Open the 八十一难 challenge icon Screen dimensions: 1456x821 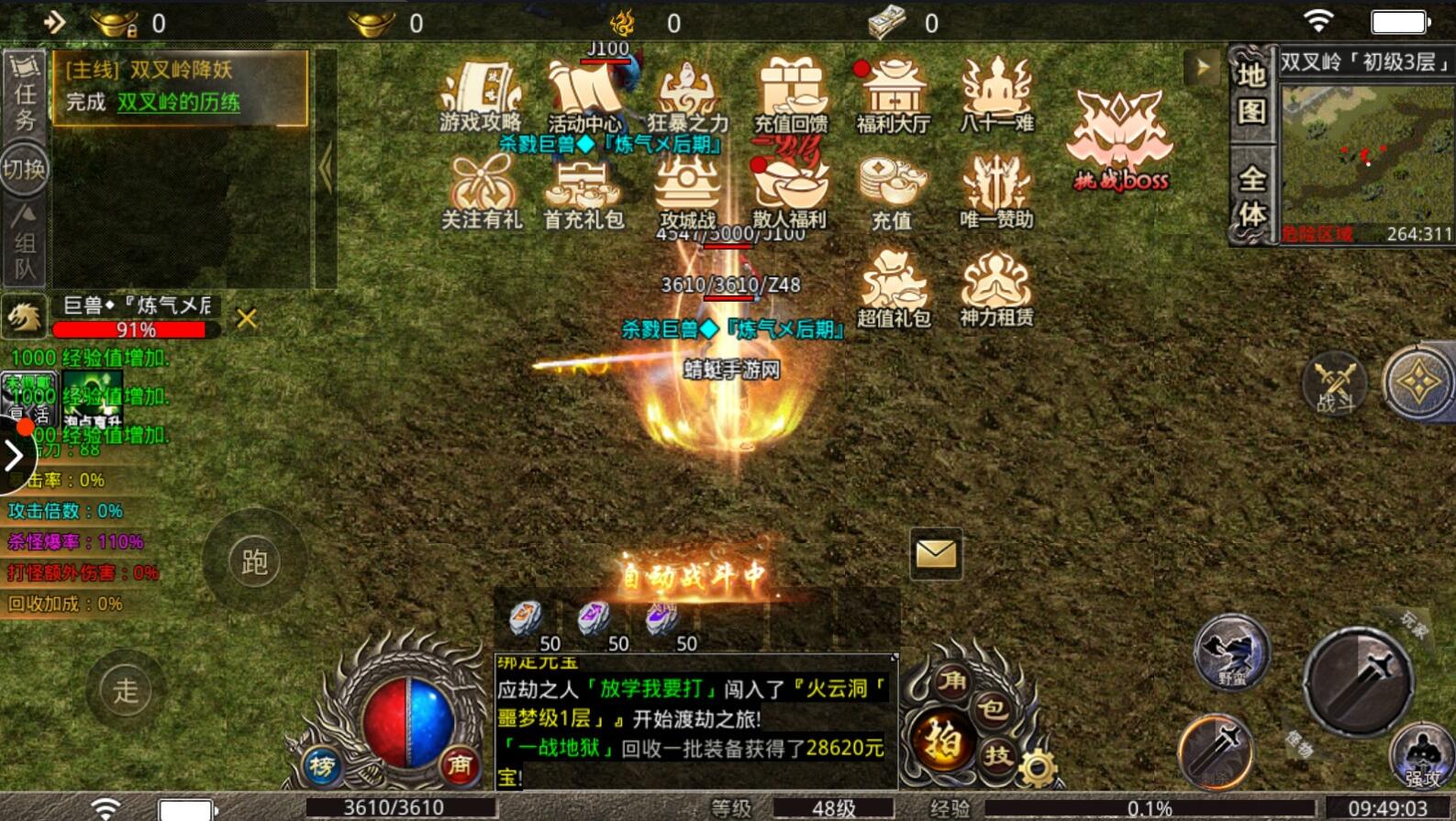pos(996,95)
